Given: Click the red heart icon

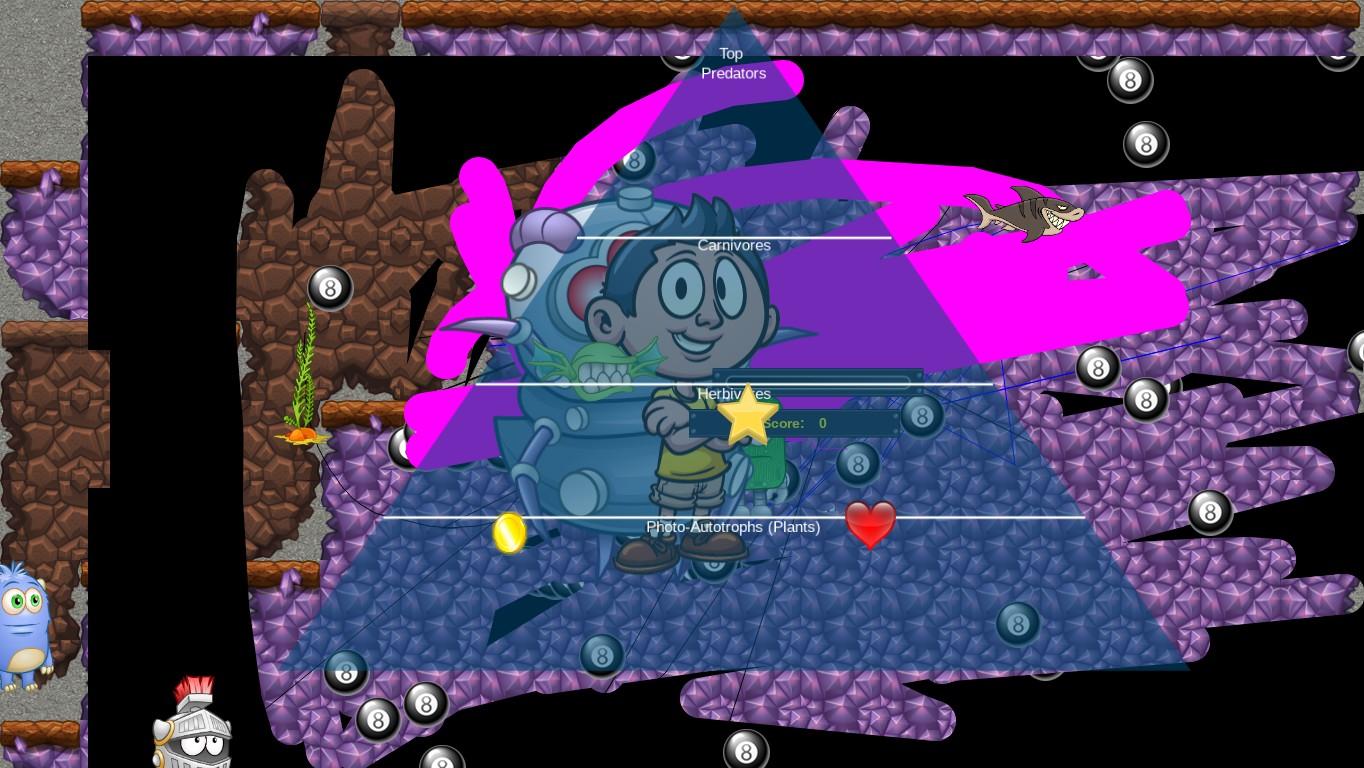Looking at the screenshot, I should click(870, 524).
